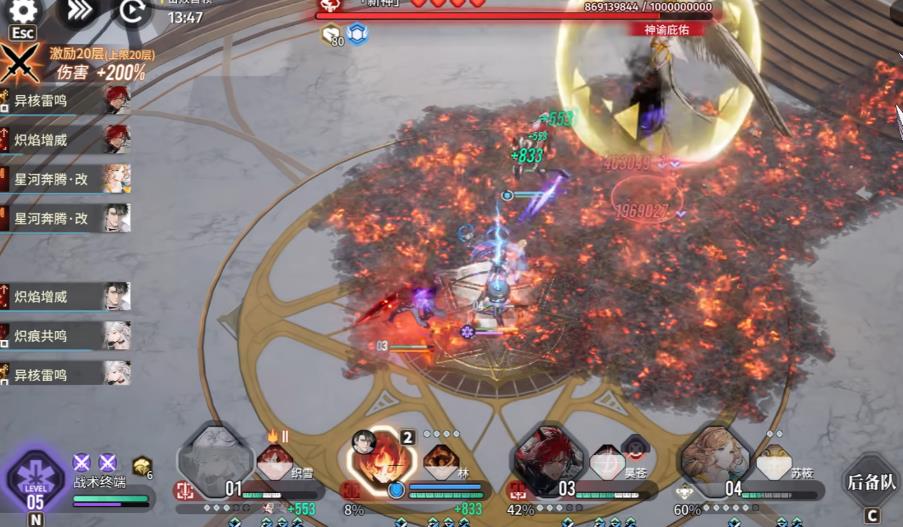Select character 01 织雪 portrait
The image size is (903, 527).
tap(214, 462)
